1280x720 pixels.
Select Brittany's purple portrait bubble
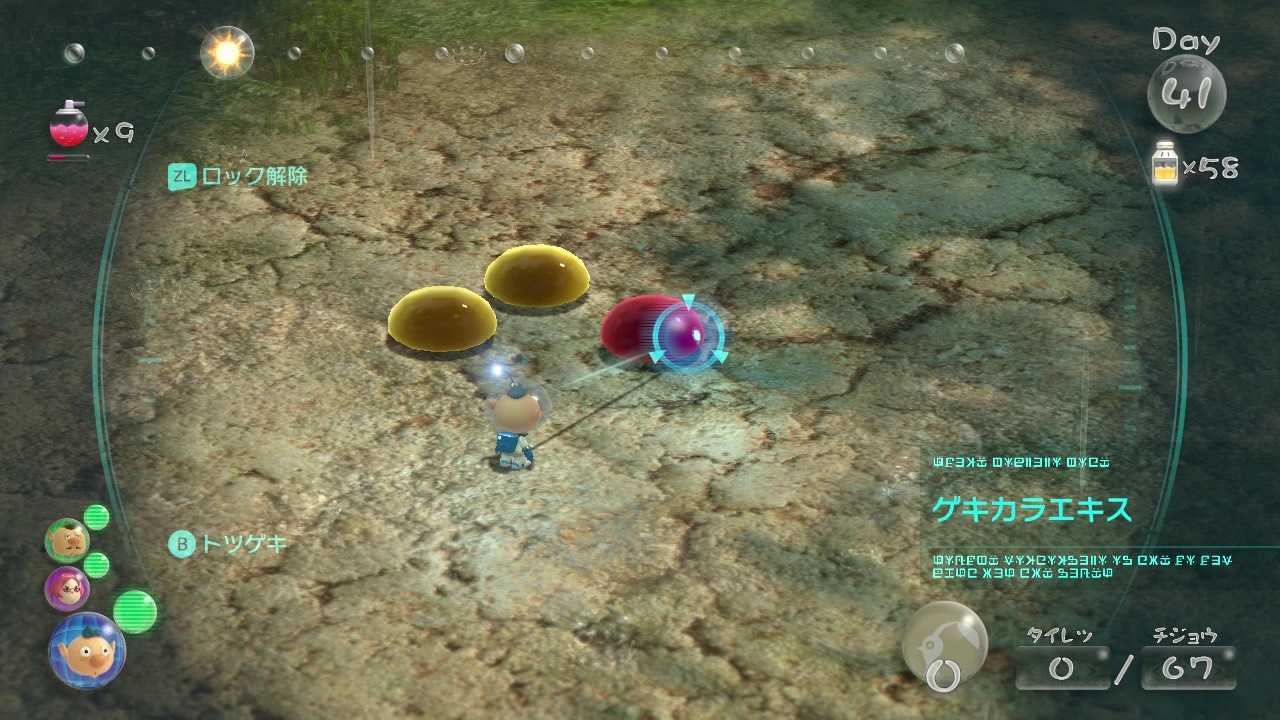coord(66,591)
